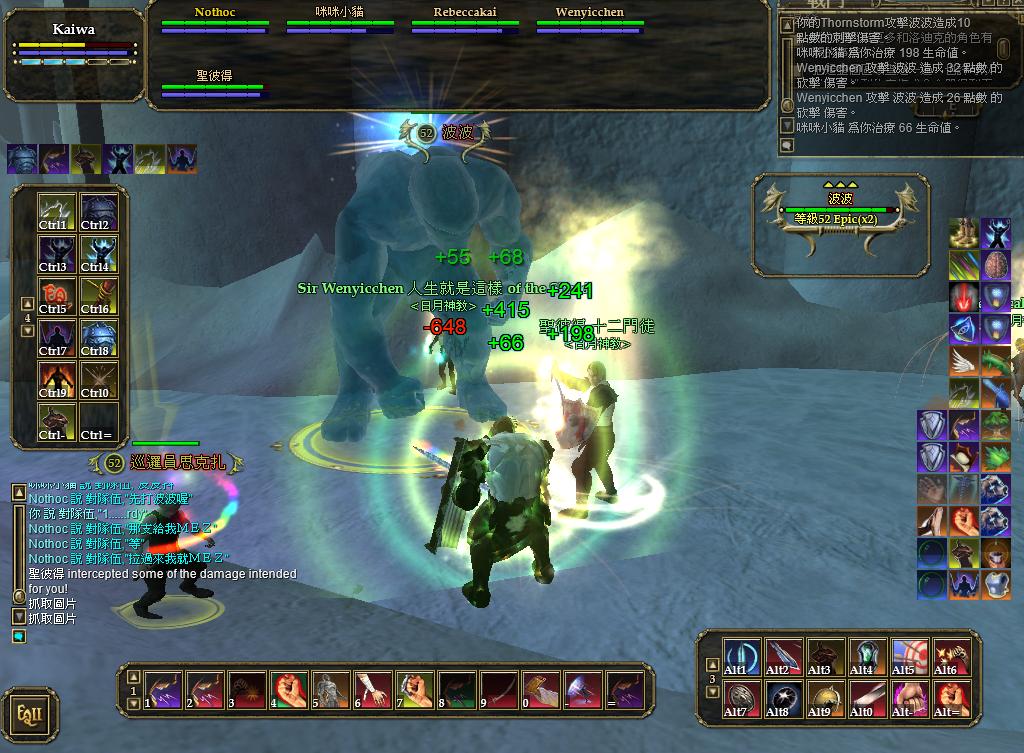The height and width of the screenshot is (753, 1024).
Task: Select group member Wenyicchen
Action: click(x=589, y=19)
